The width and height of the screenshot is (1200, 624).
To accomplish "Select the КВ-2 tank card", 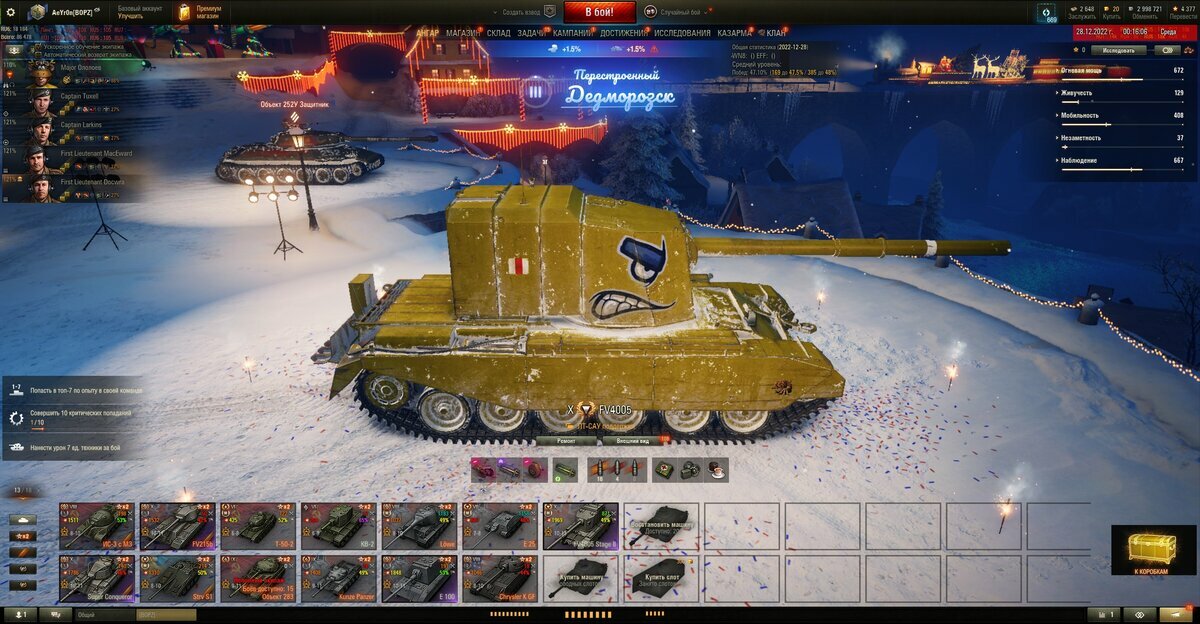I will (x=338, y=524).
